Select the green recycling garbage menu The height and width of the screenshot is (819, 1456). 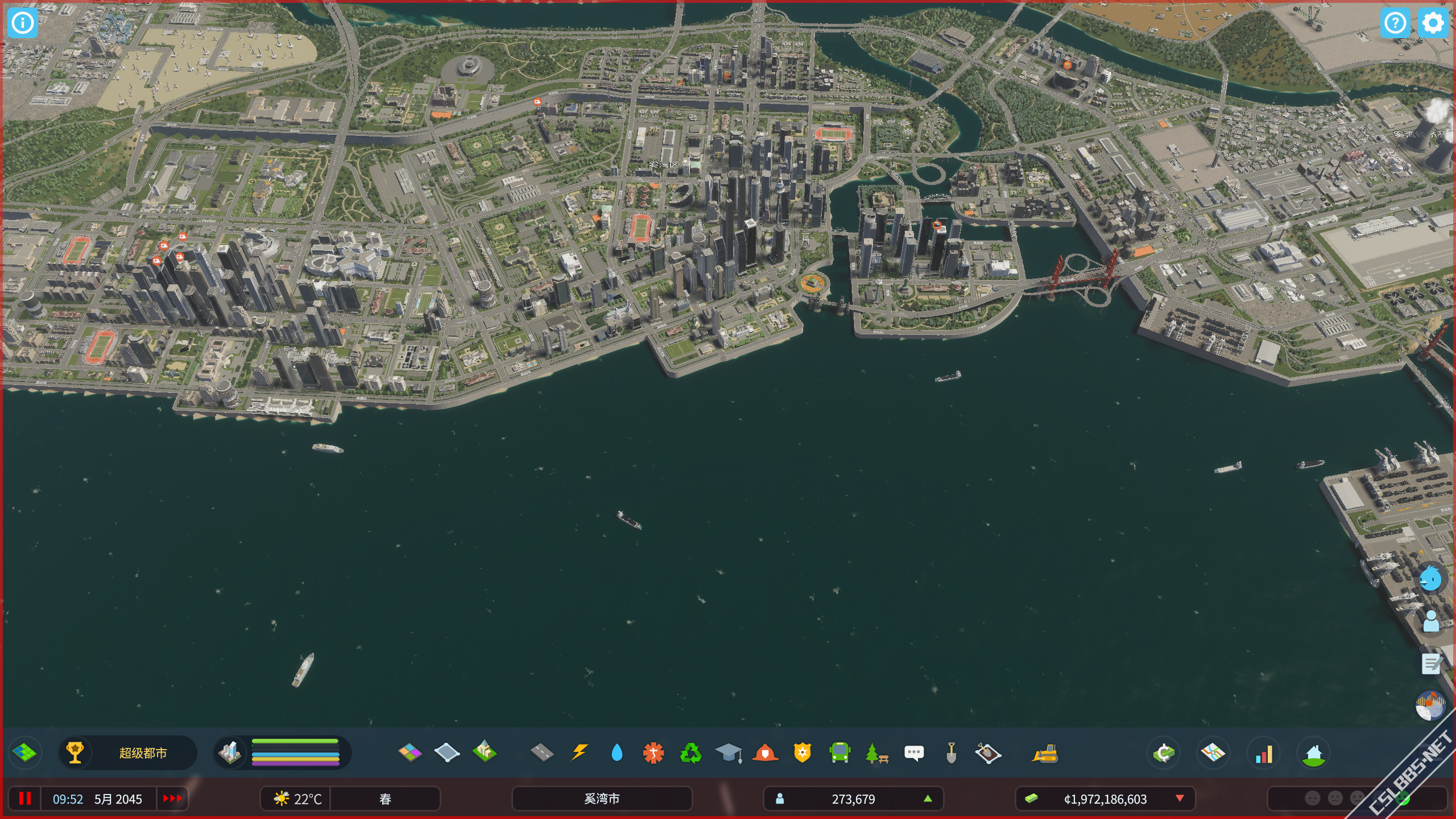pyautogui.click(x=690, y=752)
